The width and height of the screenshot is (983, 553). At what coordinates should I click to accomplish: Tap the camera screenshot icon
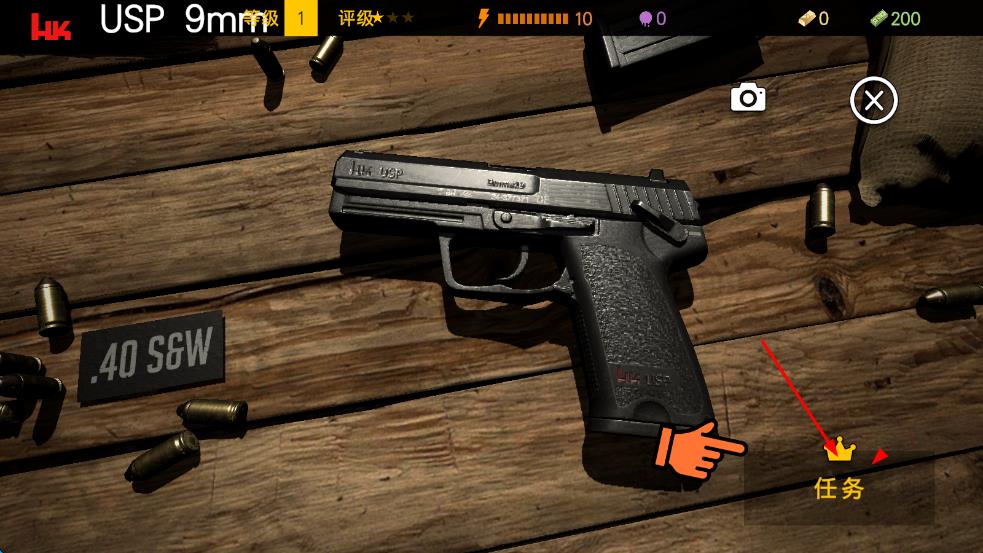pos(748,98)
